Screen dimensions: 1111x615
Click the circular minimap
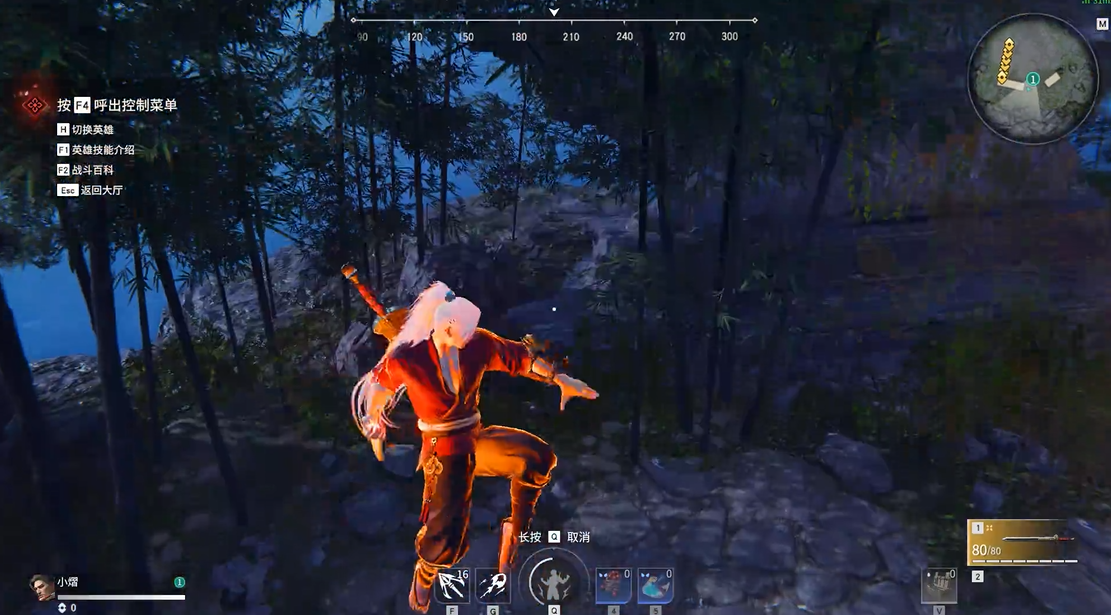[1033, 78]
